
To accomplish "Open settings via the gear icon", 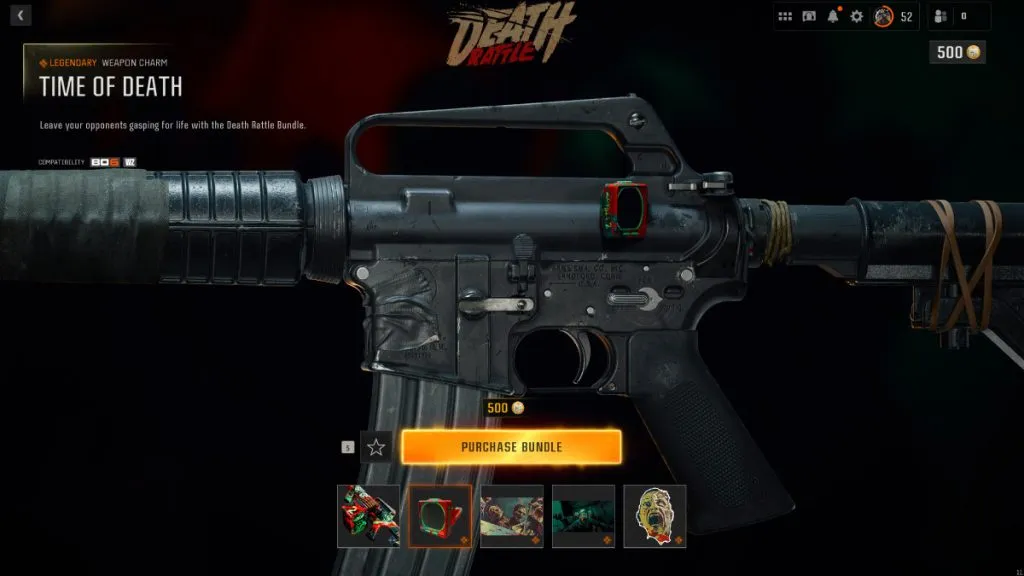I will 856,16.
